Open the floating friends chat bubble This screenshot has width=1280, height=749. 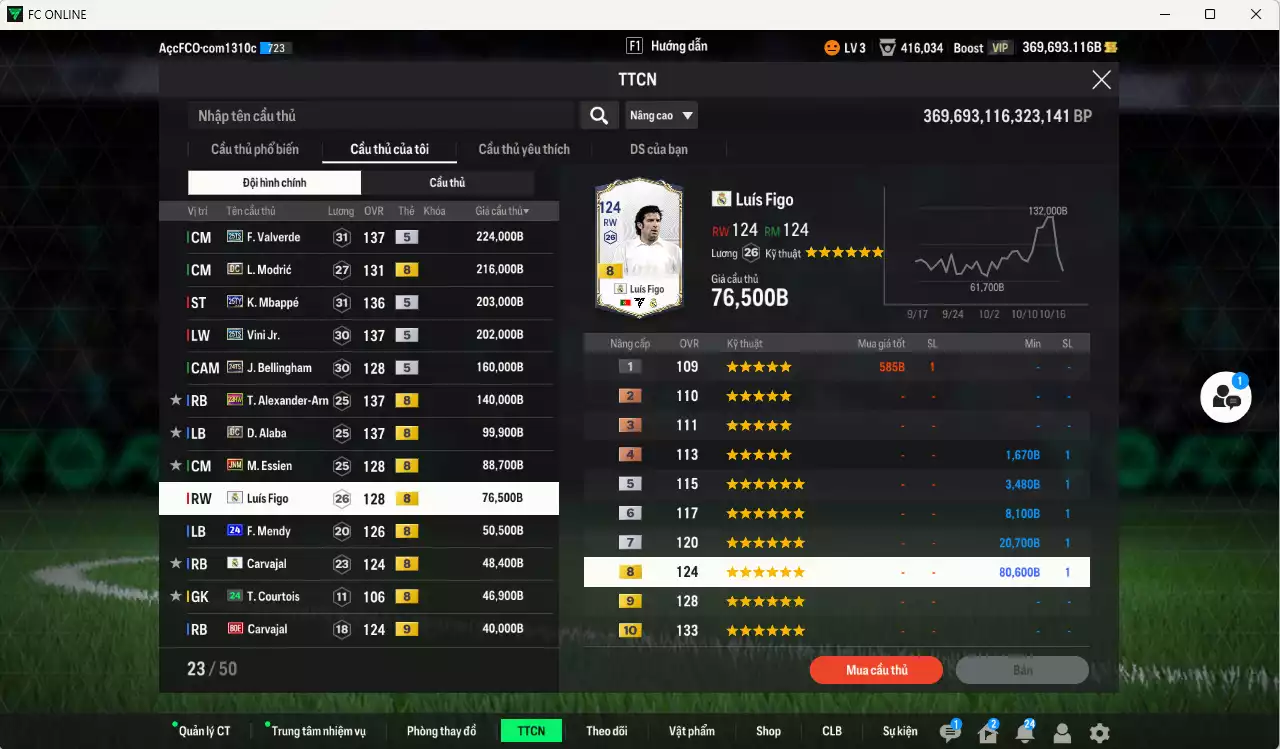click(1226, 397)
